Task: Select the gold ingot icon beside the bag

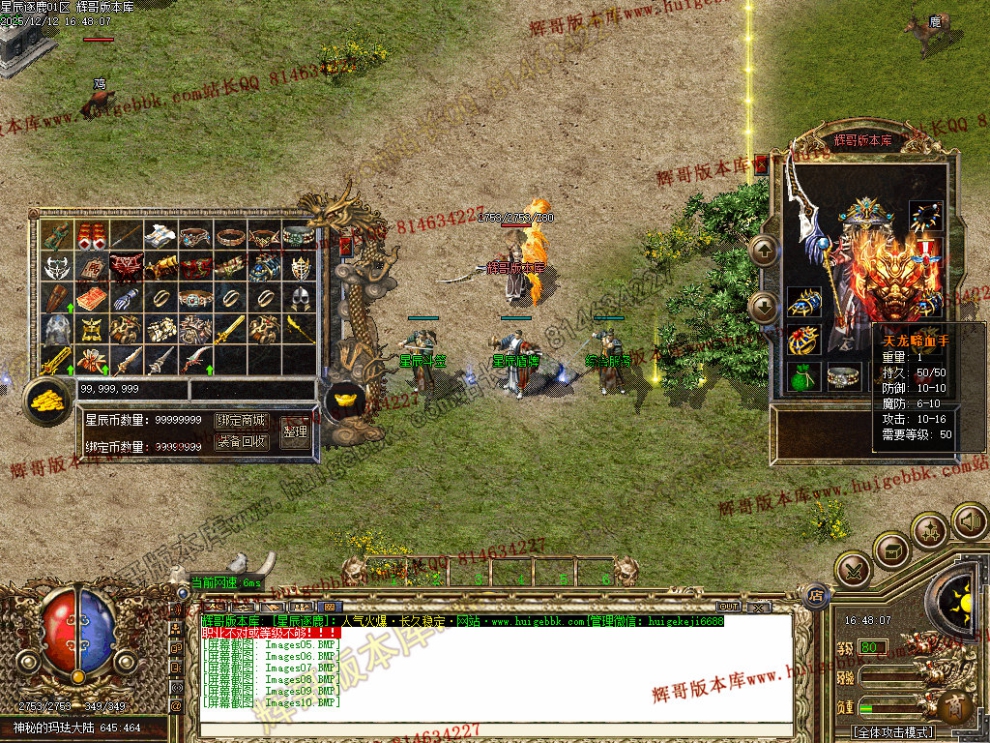Action: point(344,399)
